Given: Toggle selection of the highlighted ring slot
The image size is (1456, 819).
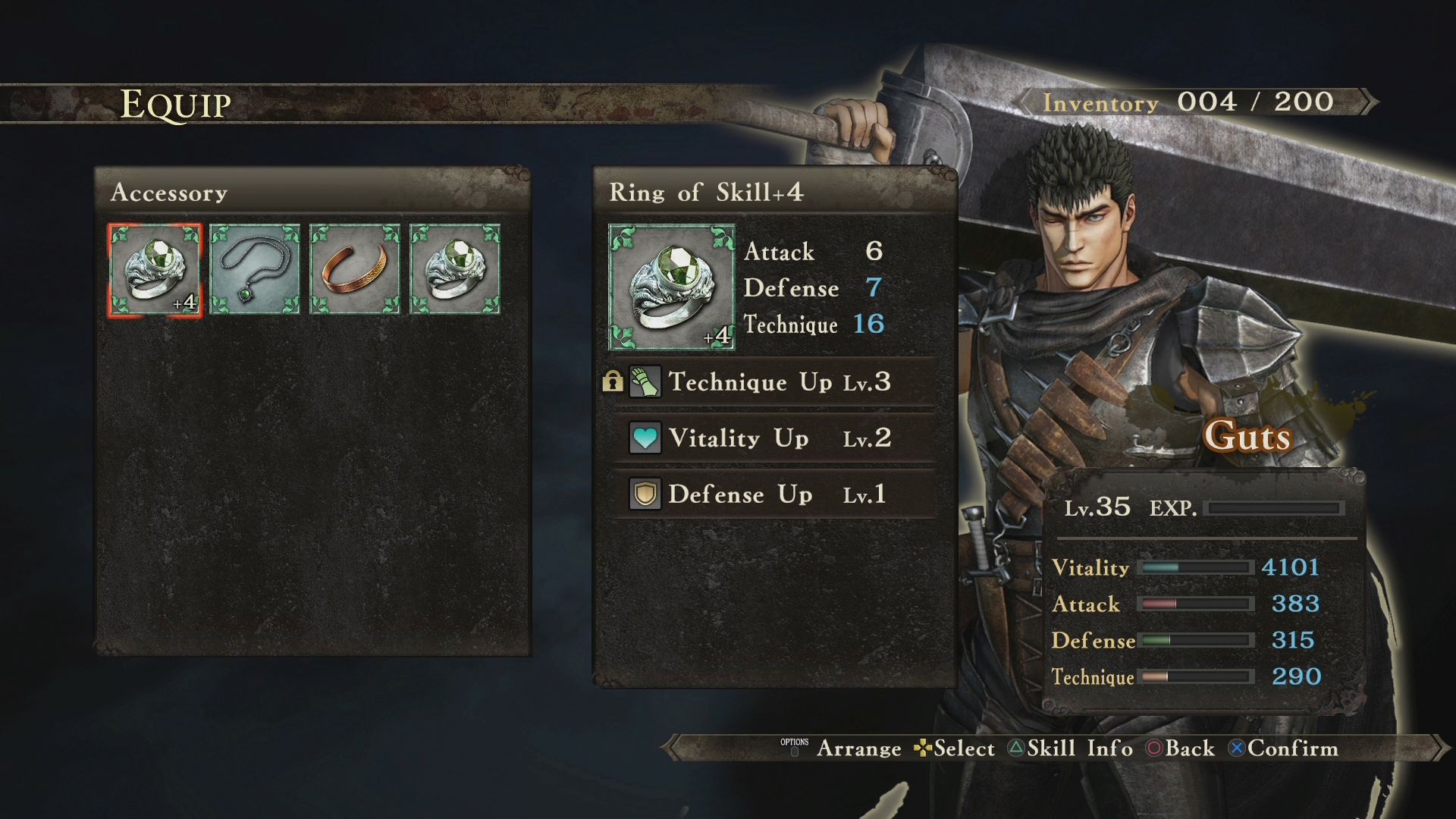Looking at the screenshot, I should (x=156, y=269).
